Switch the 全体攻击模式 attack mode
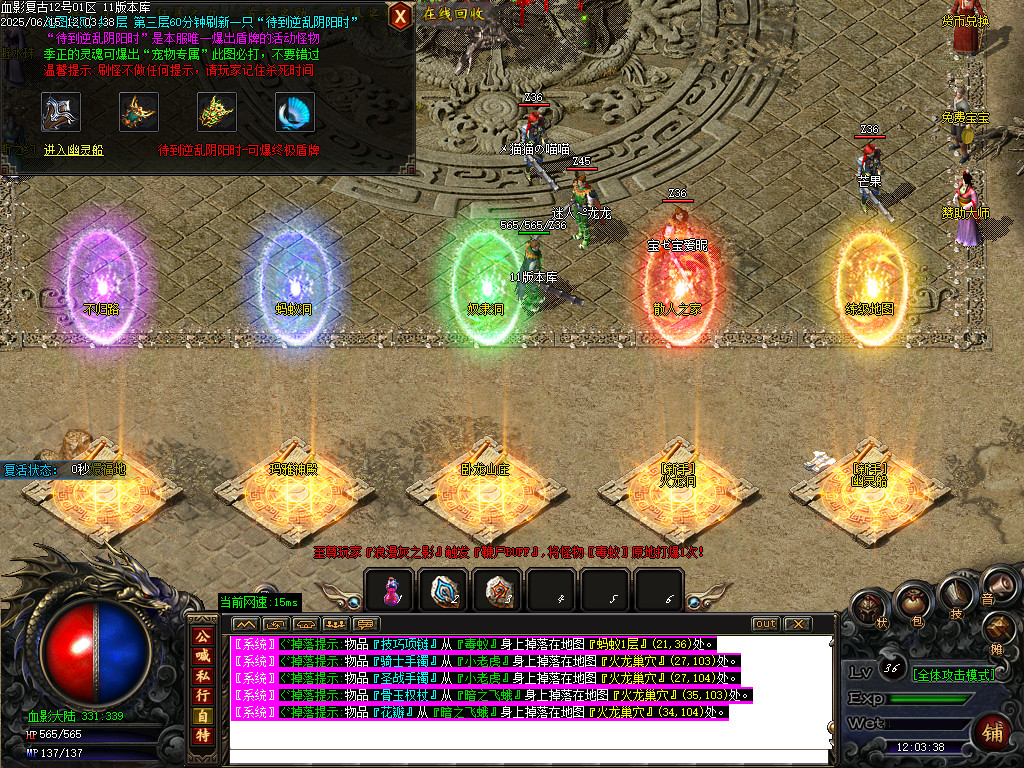This screenshot has height=768, width=1024. (953, 674)
